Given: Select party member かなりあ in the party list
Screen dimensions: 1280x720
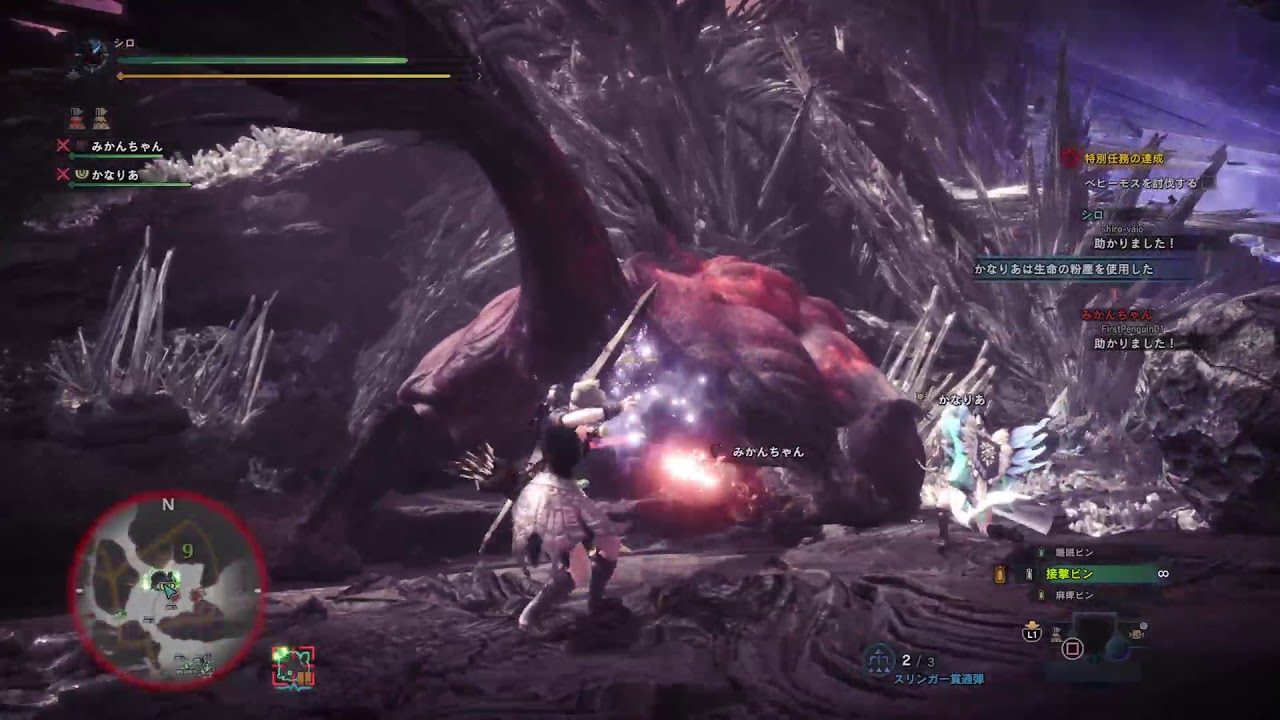Looking at the screenshot, I should click(114, 175).
